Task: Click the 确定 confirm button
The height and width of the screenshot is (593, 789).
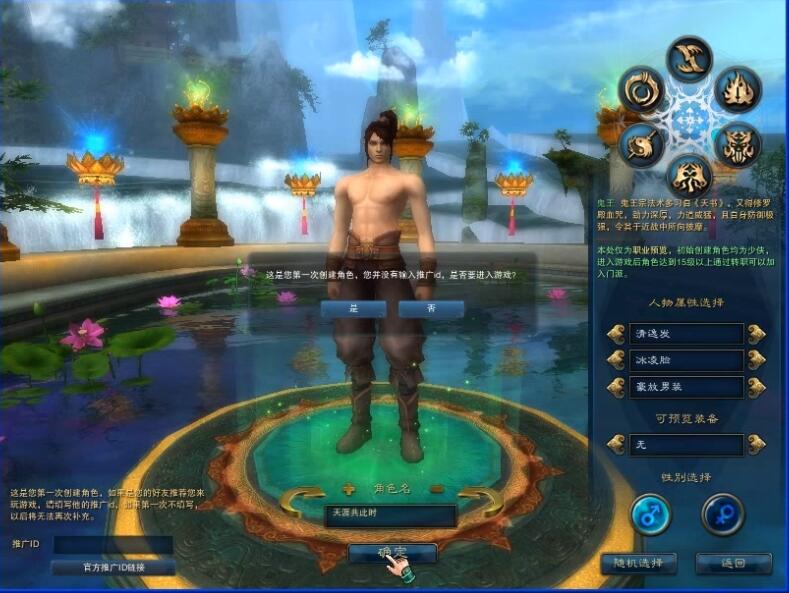Action: (392, 552)
